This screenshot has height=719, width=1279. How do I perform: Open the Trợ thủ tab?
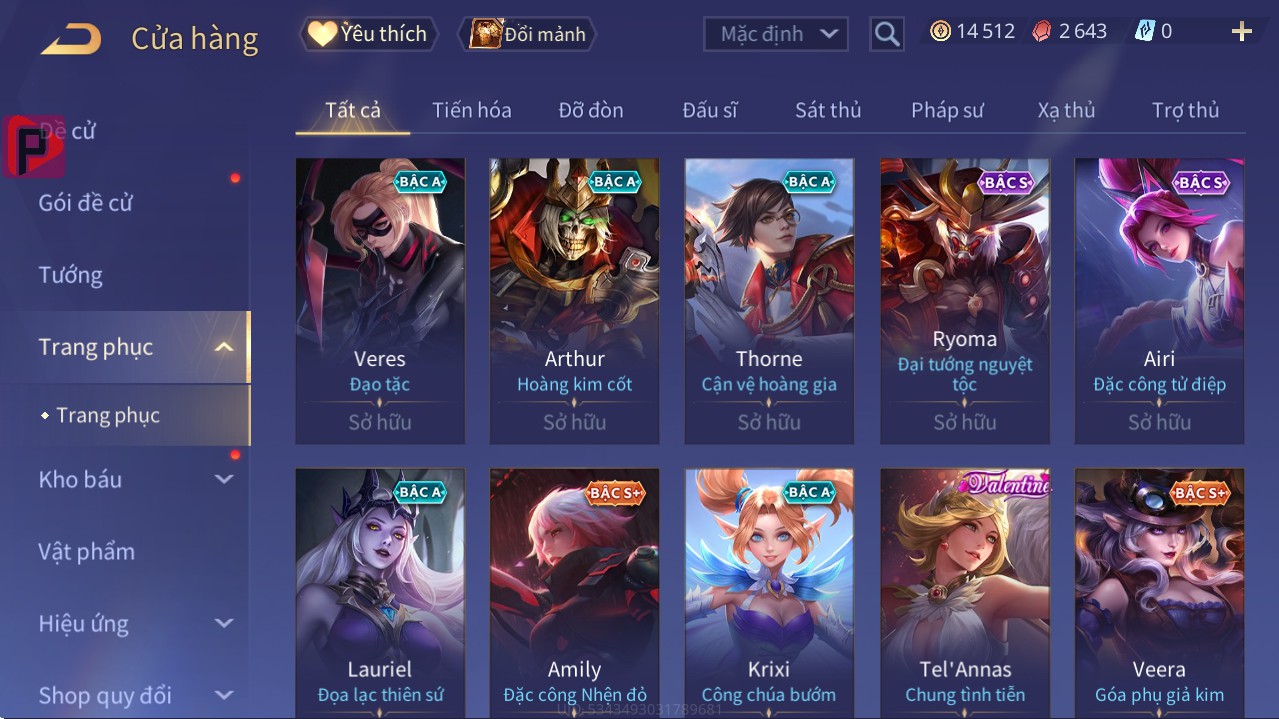1185,110
